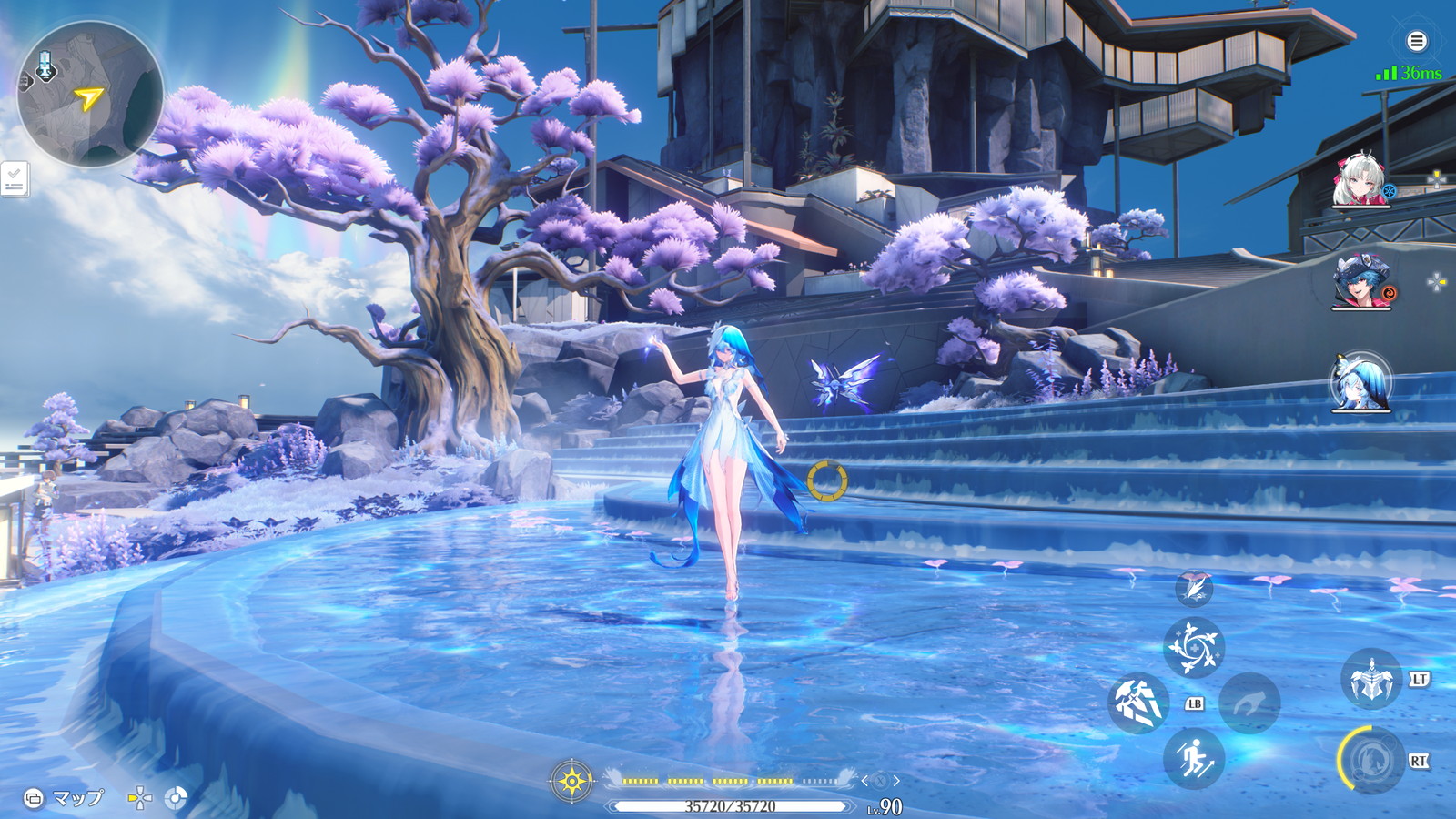
Task: Open the radar target utility icon
Action: 176,799
